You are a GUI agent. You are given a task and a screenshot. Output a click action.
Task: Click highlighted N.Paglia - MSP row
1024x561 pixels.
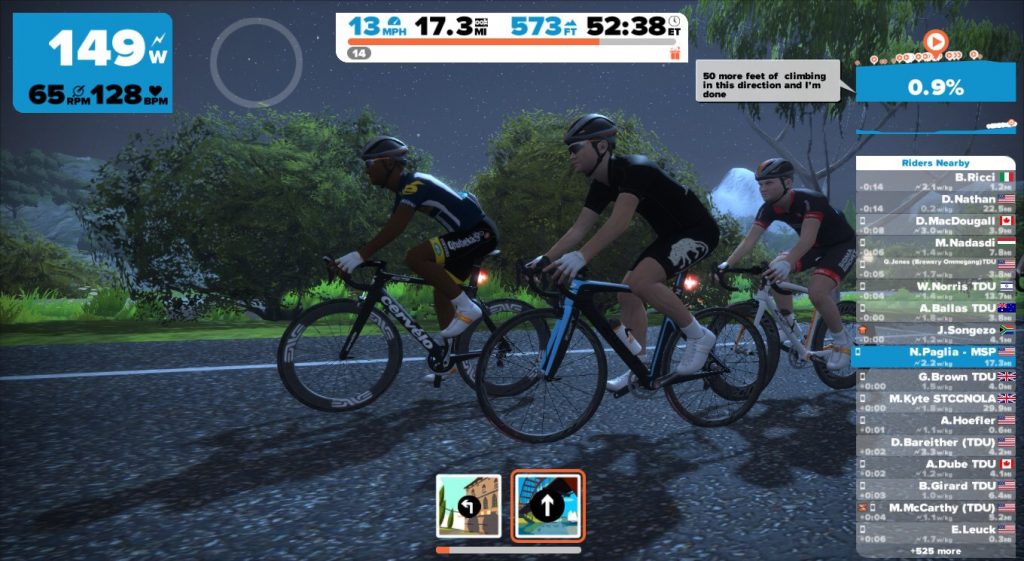coord(936,356)
